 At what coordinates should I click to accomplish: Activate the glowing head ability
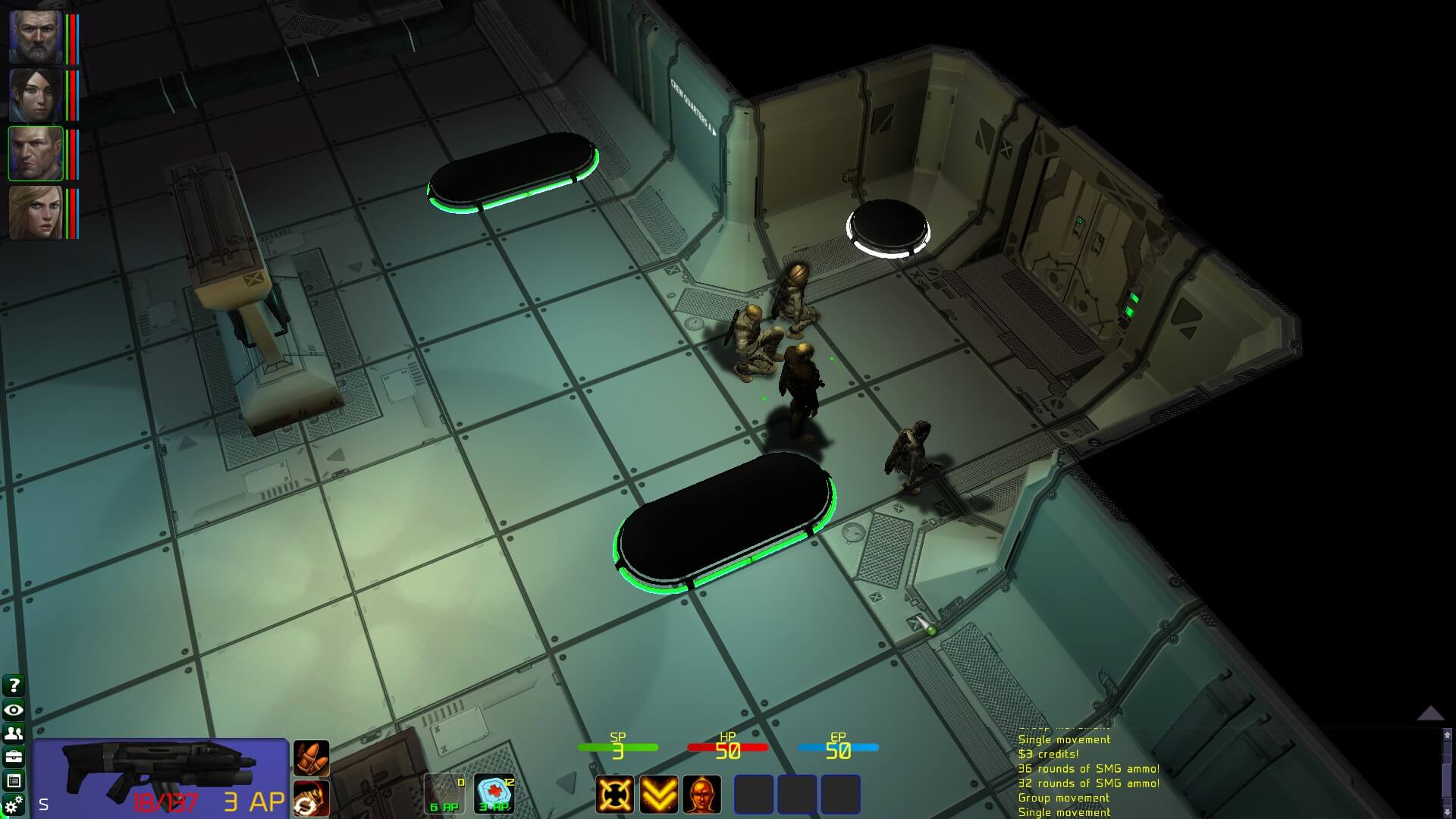coord(702,794)
